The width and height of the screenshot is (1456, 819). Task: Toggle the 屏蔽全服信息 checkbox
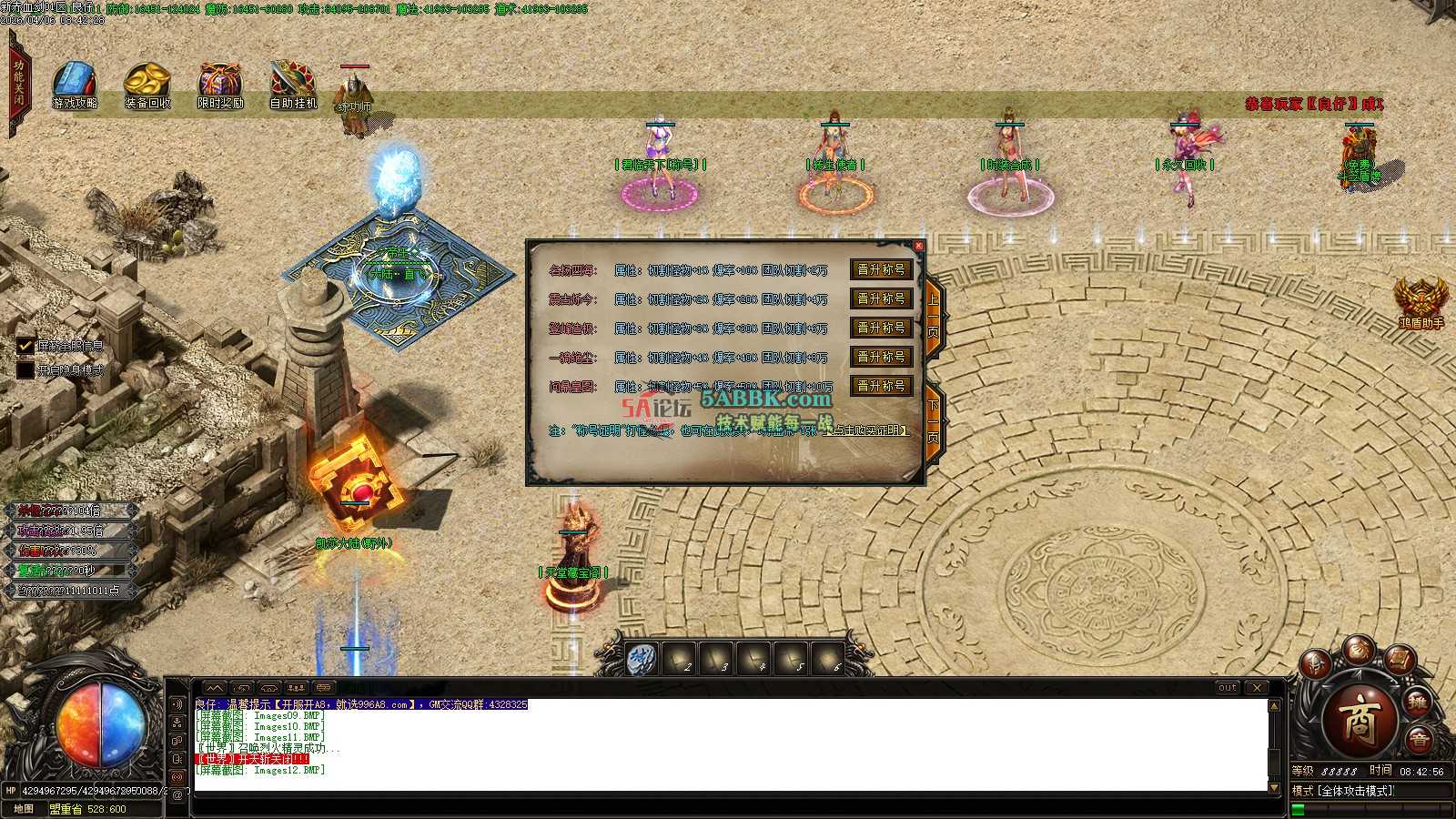(25, 346)
